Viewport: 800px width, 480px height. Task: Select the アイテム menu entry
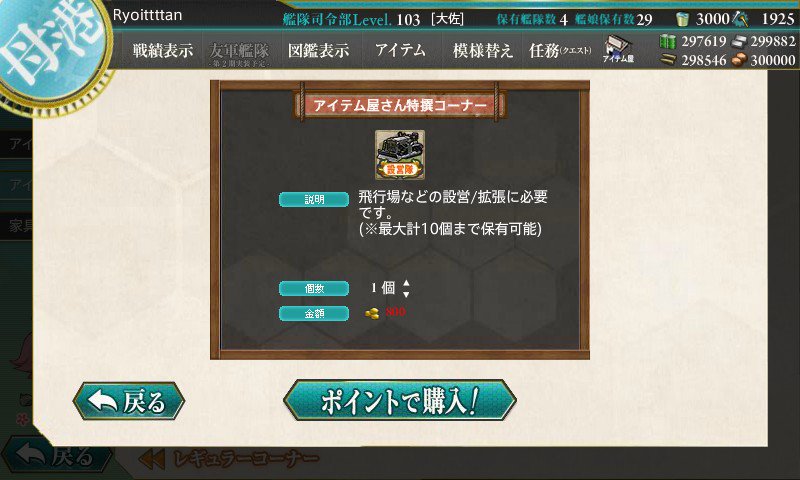click(x=400, y=50)
